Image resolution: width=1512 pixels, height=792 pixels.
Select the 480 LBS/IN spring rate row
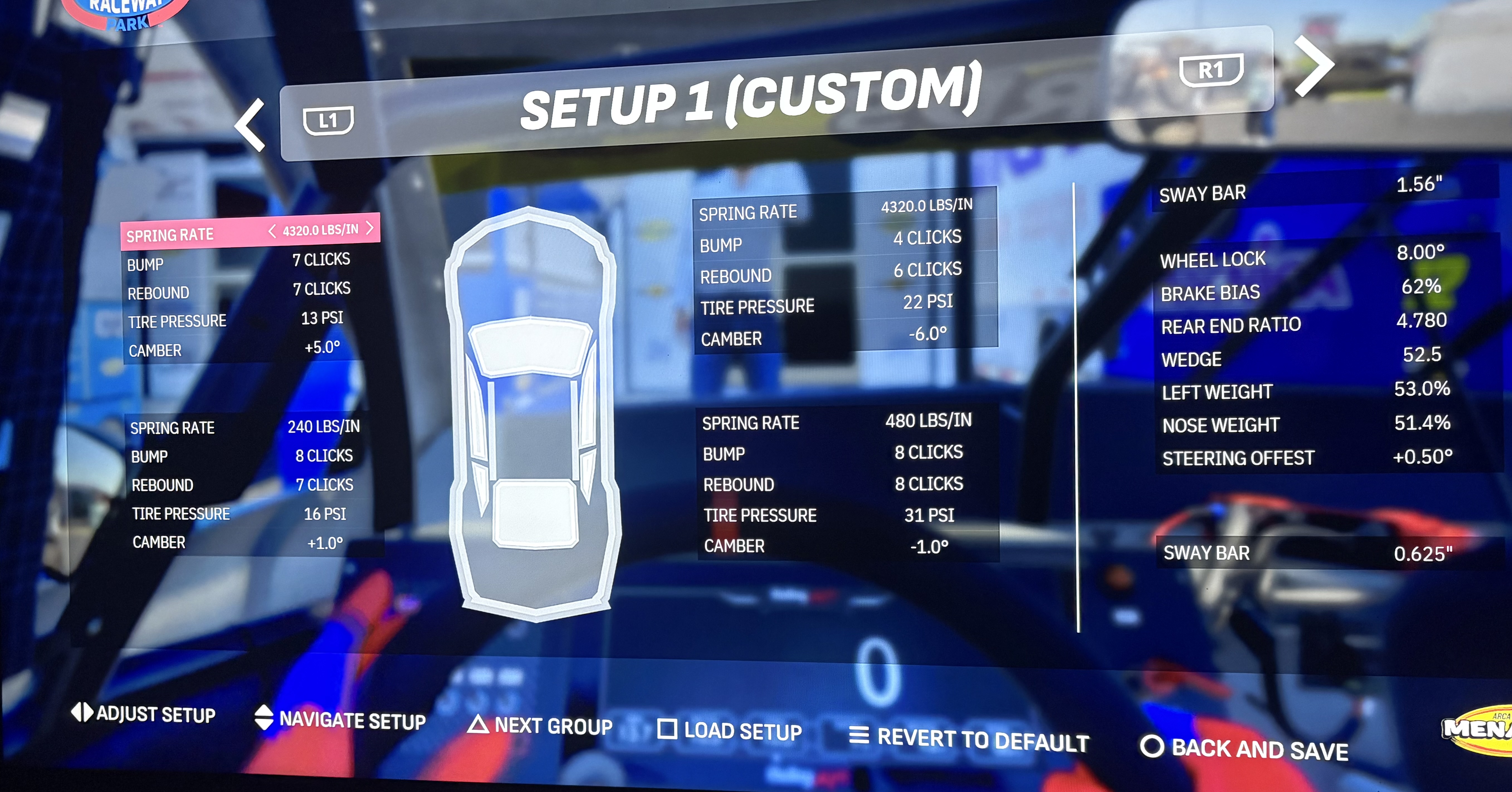coord(845,422)
